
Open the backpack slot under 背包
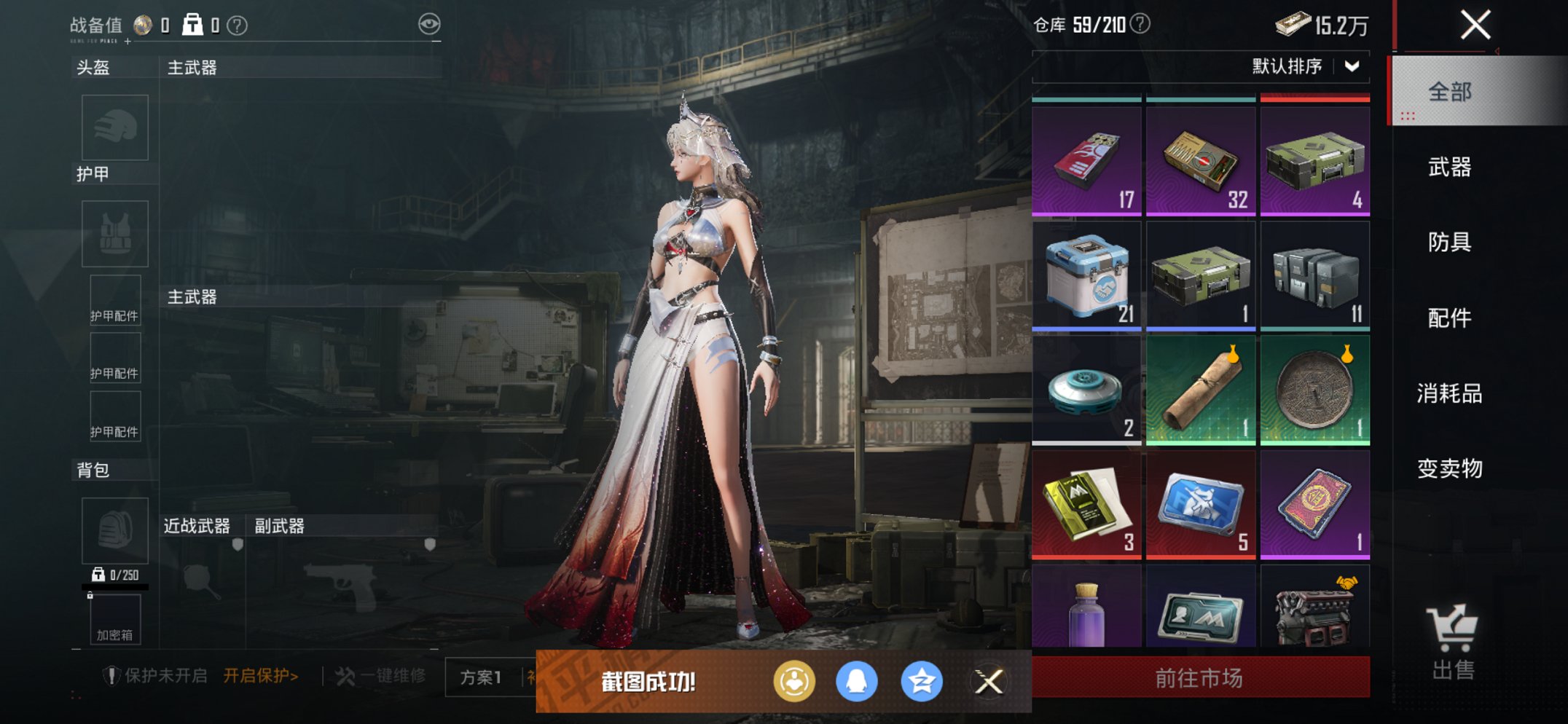pos(114,532)
